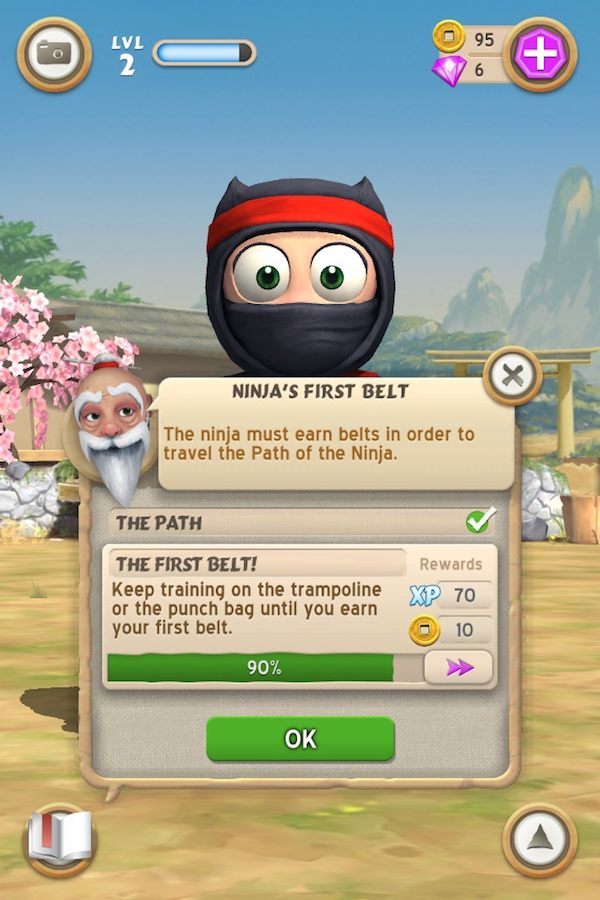The image size is (600, 900).
Task: Close the Ninja's First Belt dialog
Action: coord(512,376)
